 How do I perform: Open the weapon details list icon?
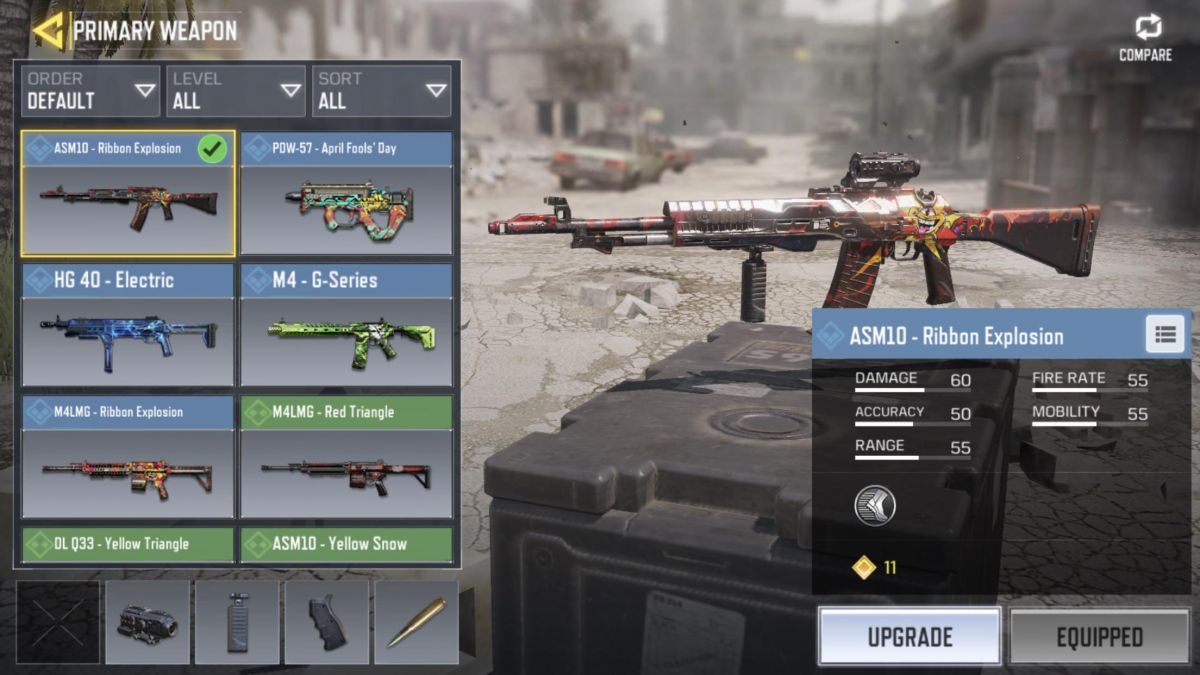pyautogui.click(x=1165, y=335)
